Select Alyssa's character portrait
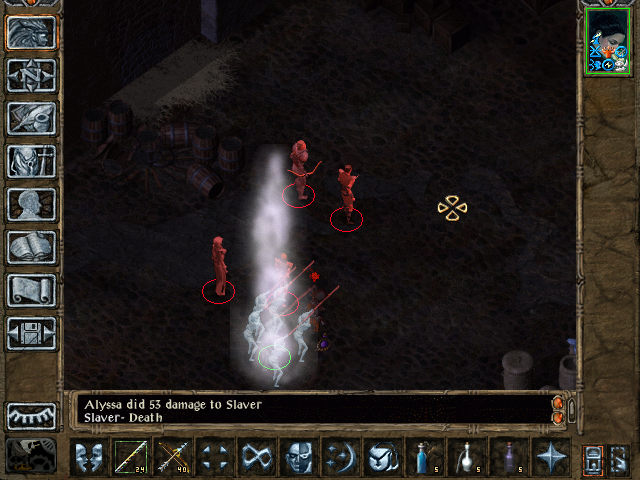This screenshot has height=480, width=640. pyautogui.click(x=610, y=41)
